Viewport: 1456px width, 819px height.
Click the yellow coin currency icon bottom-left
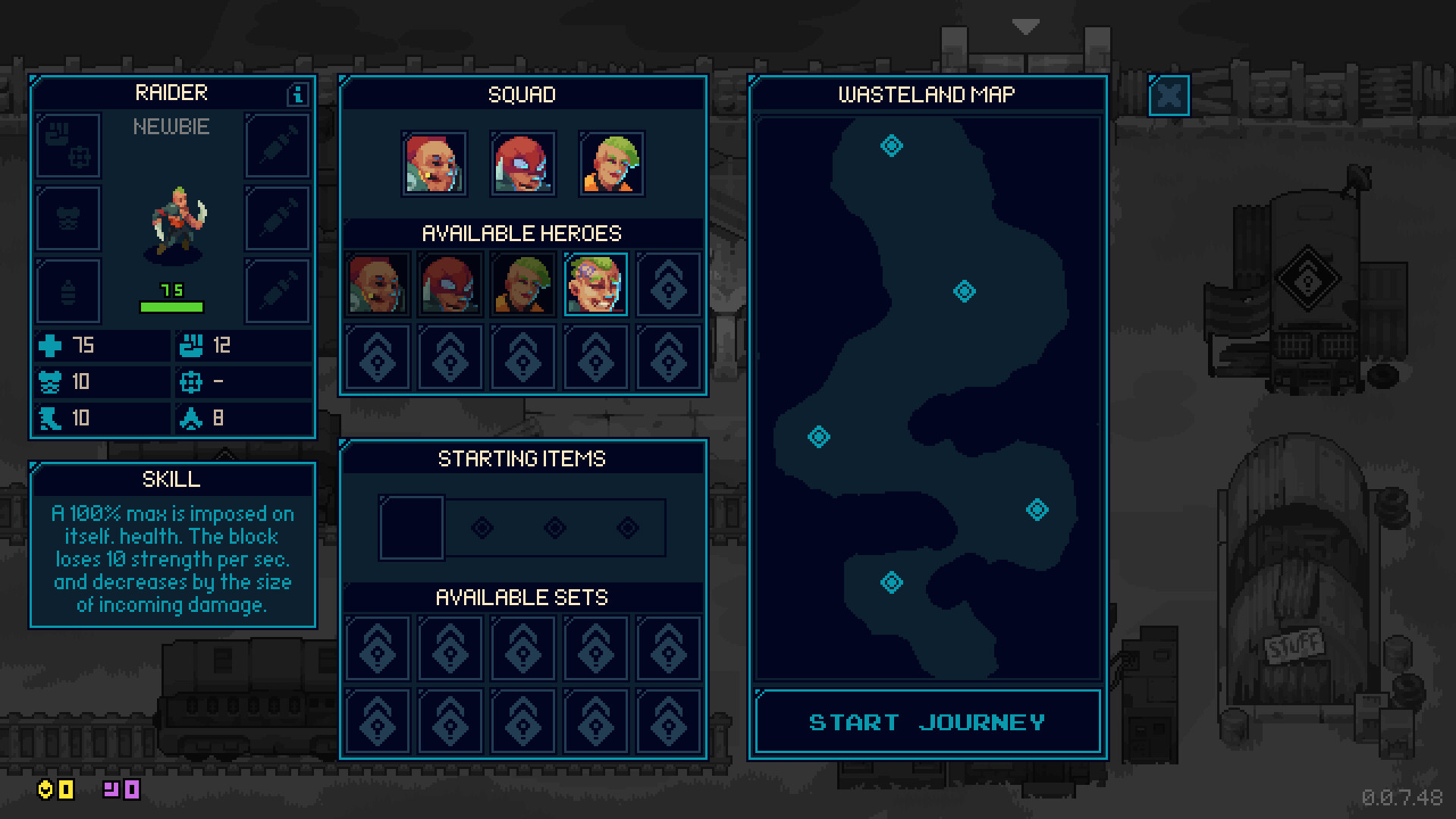[45, 790]
